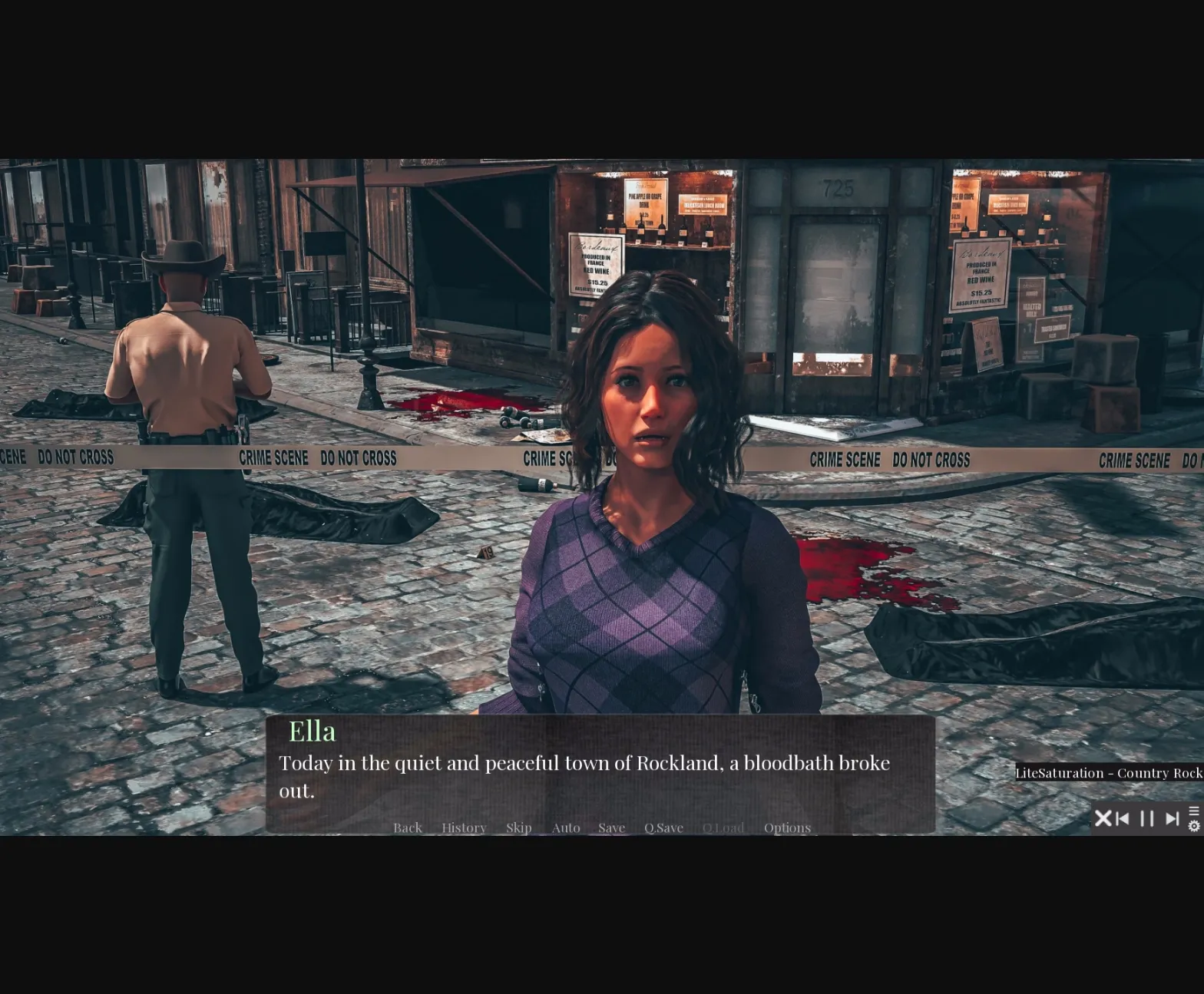Image resolution: width=1204 pixels, height=994 pixels.
Task: Close the music player with the X
Action: coord(1103,818)
